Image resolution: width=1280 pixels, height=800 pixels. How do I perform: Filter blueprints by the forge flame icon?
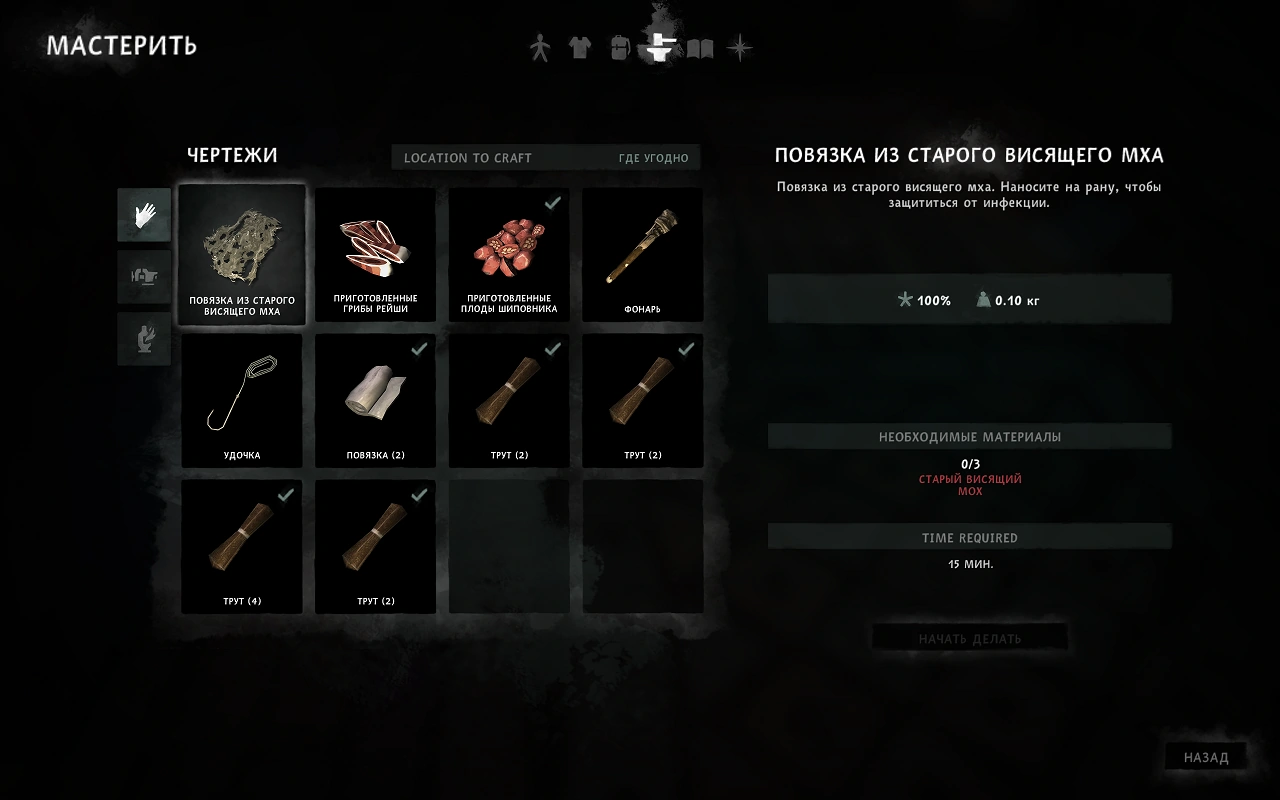click(x=144, y=339)
